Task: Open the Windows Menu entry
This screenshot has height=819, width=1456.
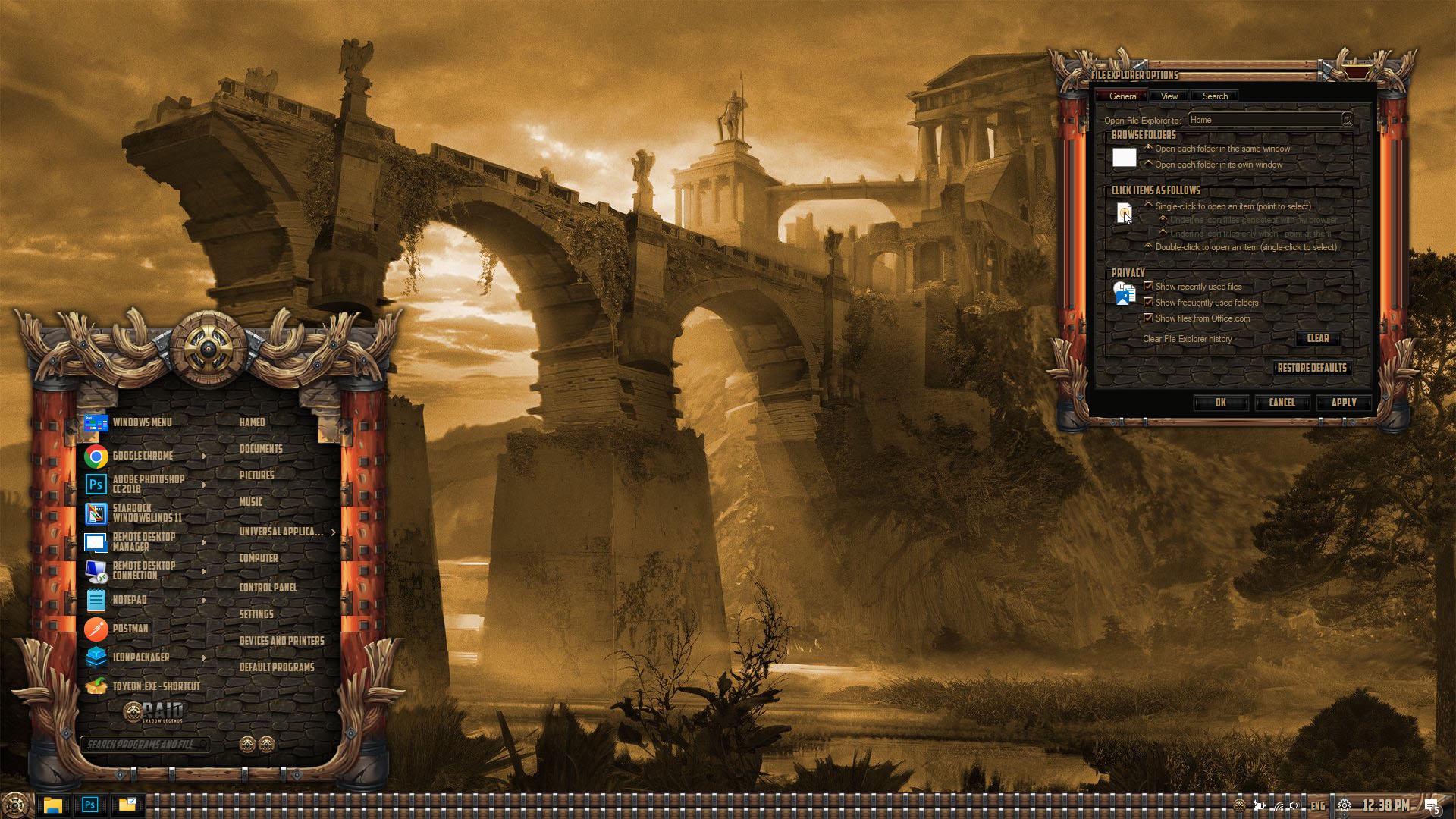Action: click(142, 422)
